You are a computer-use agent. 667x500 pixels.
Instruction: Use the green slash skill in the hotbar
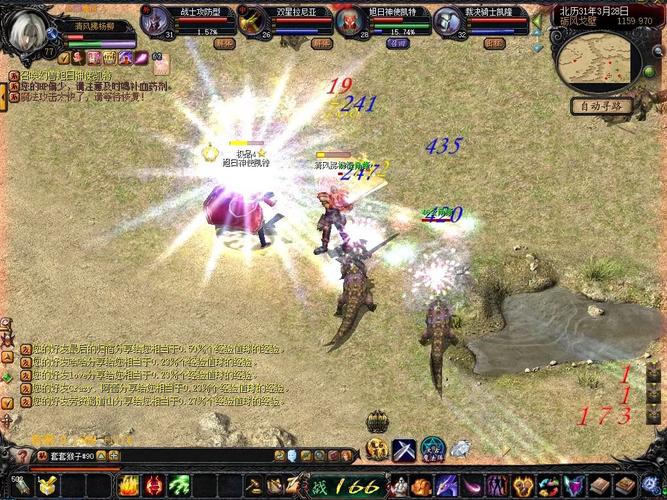click(176, 487)
